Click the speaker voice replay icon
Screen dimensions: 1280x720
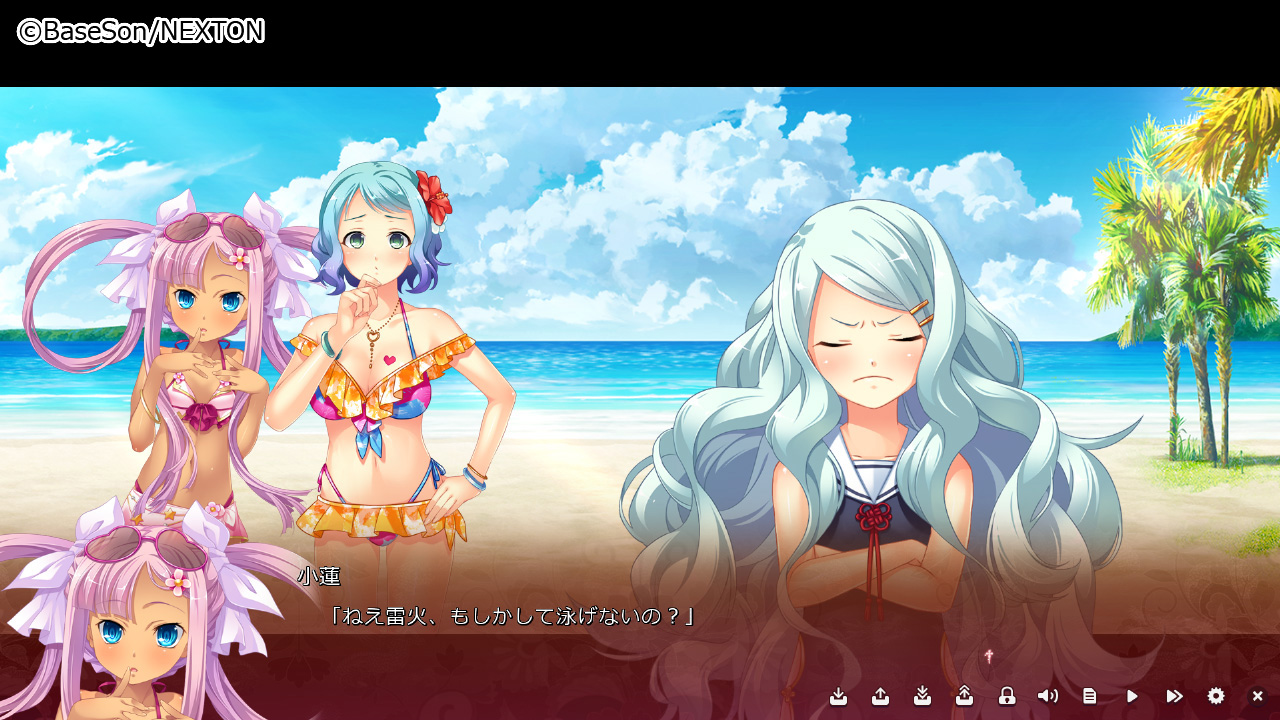tap(1048, 696)
